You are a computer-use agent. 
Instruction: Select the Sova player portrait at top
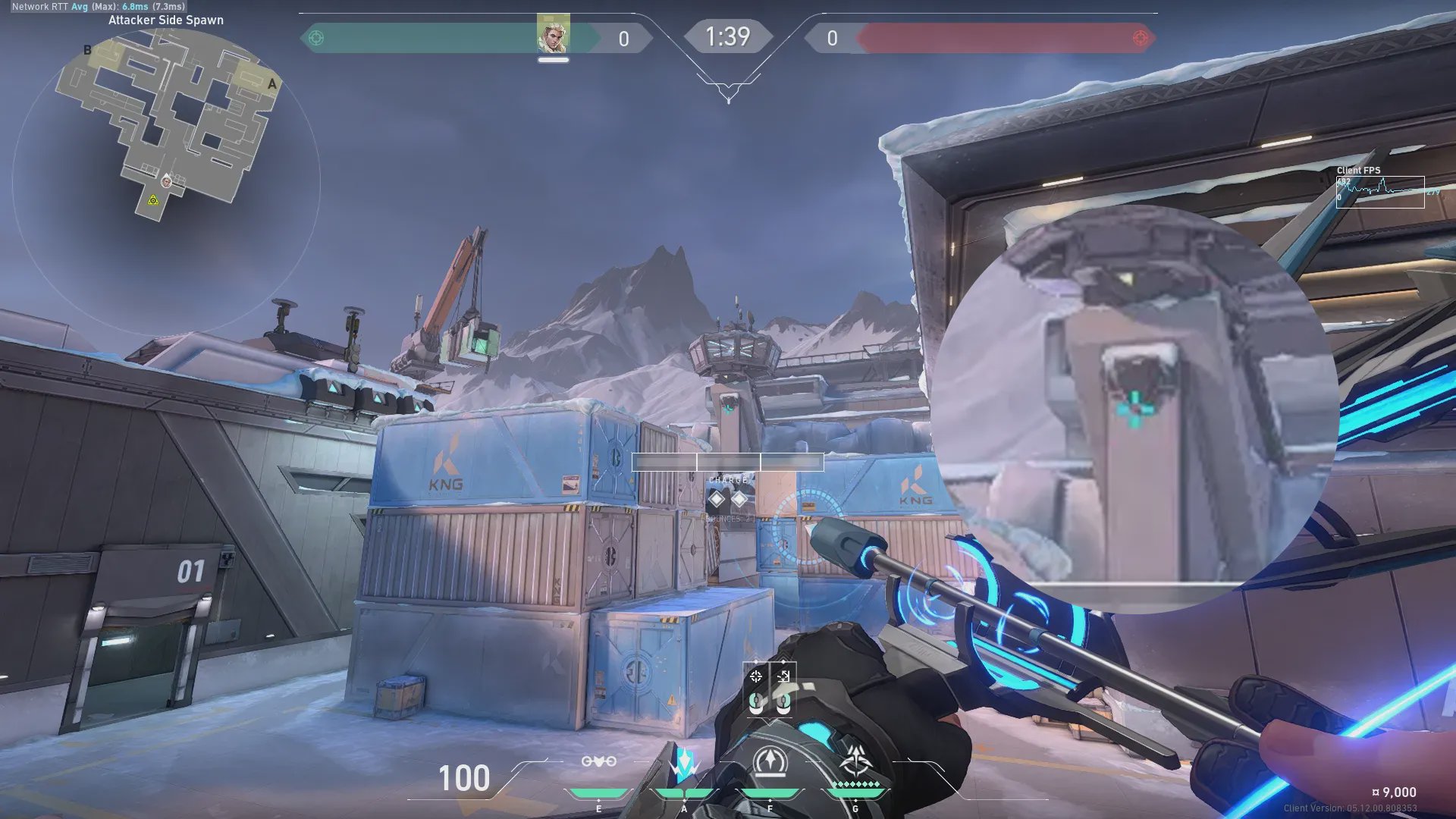pos(553,34)
